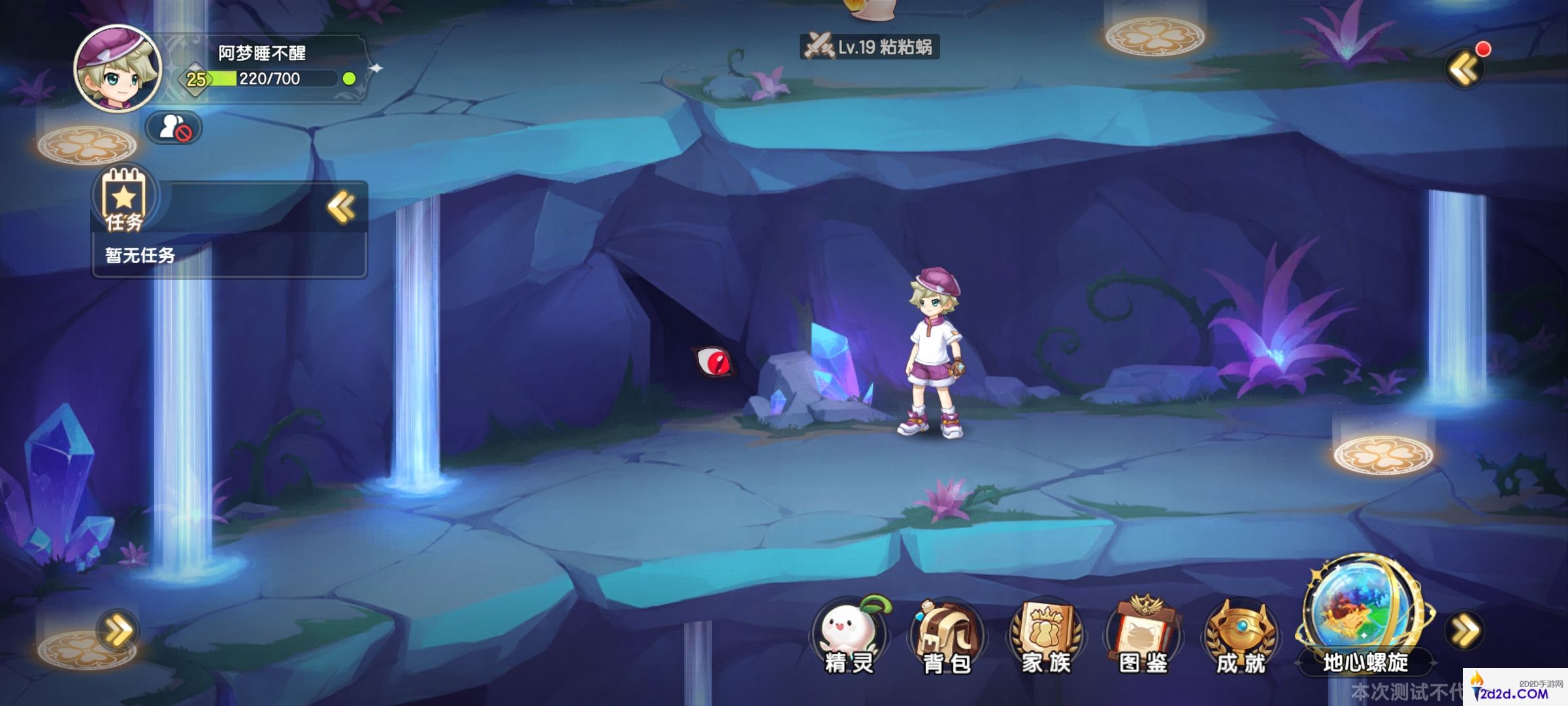Click the bottom-left double-arrow button
This screenshot has width=1568, height=706.
(x=118, y=631)
